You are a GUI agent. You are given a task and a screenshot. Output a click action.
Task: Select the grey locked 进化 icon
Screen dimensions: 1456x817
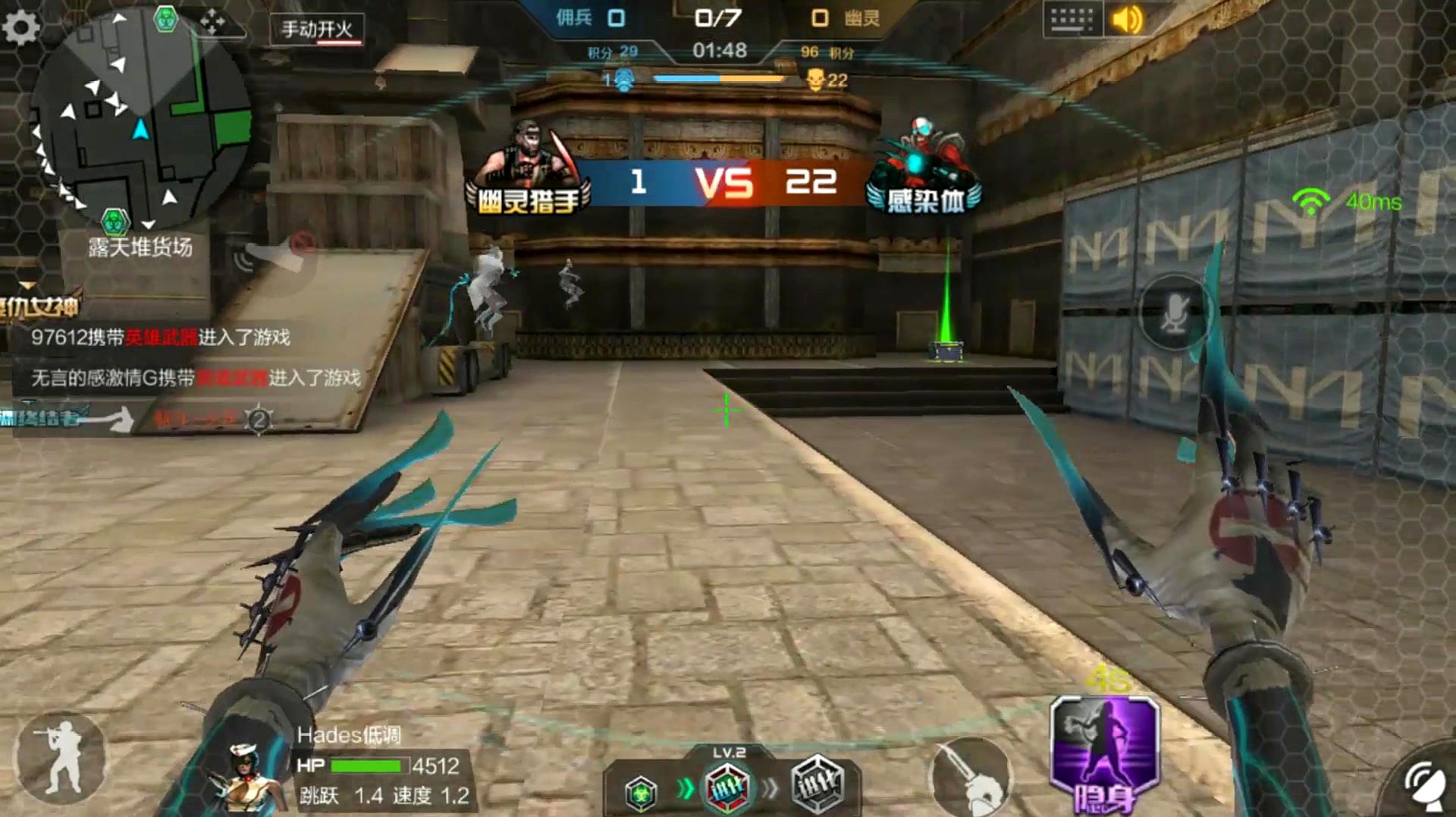[817, 784]
